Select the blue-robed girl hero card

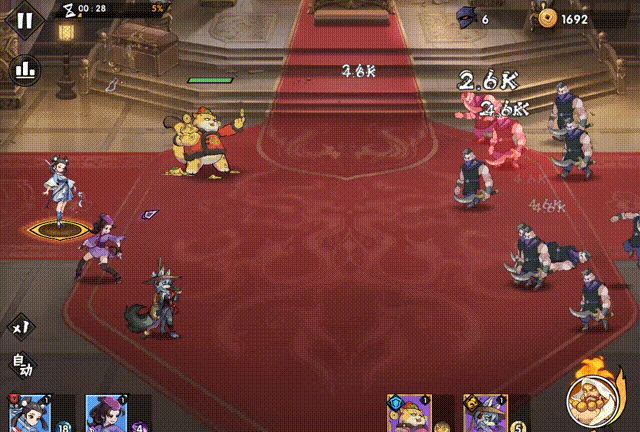[x=29, y=413]
